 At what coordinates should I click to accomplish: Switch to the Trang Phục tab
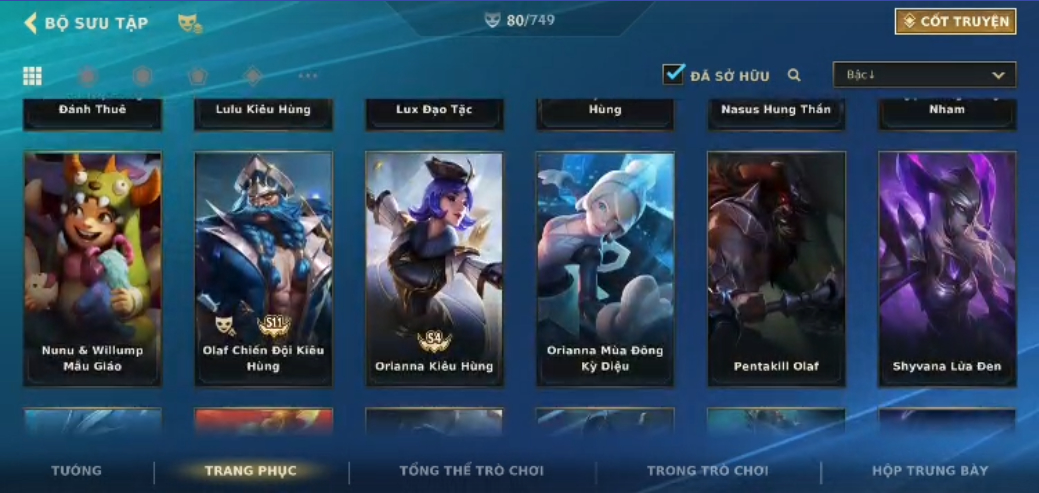pos(250,471)
